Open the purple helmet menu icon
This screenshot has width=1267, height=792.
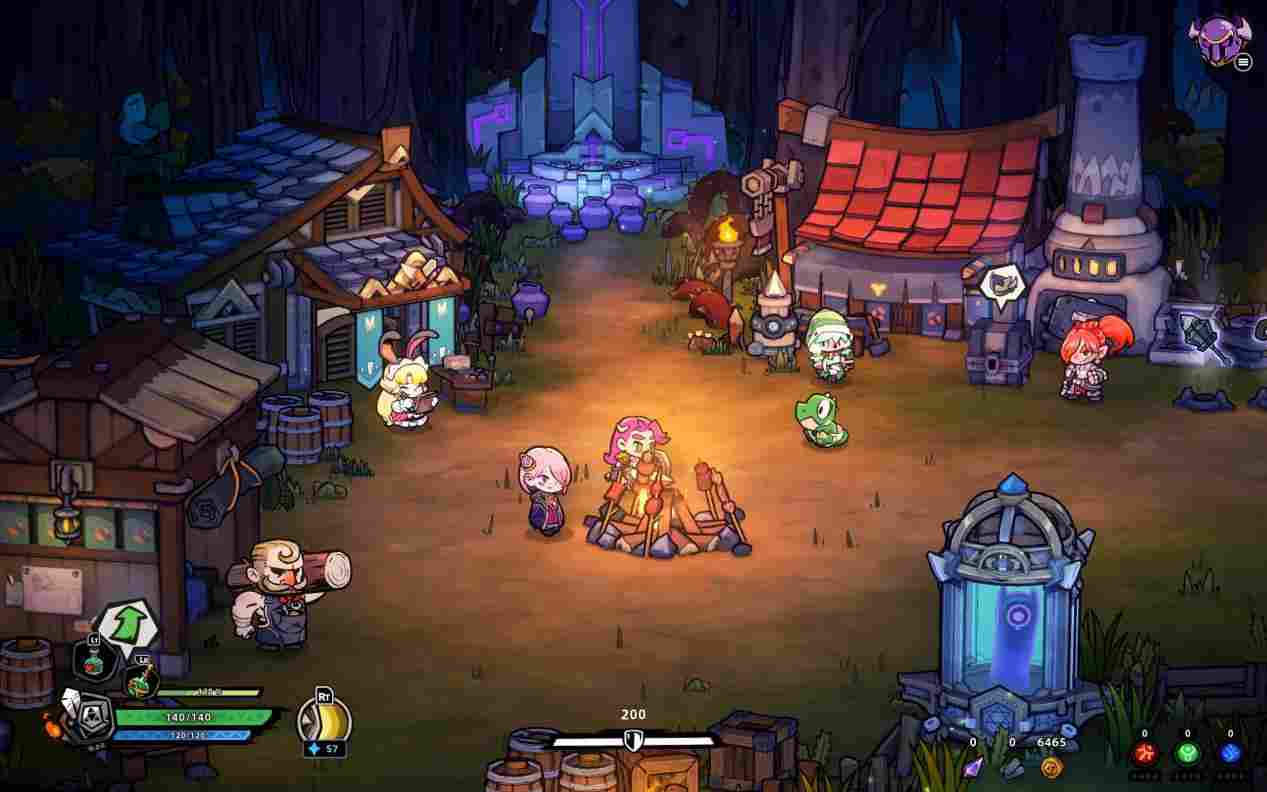(x=1218, y=39)
